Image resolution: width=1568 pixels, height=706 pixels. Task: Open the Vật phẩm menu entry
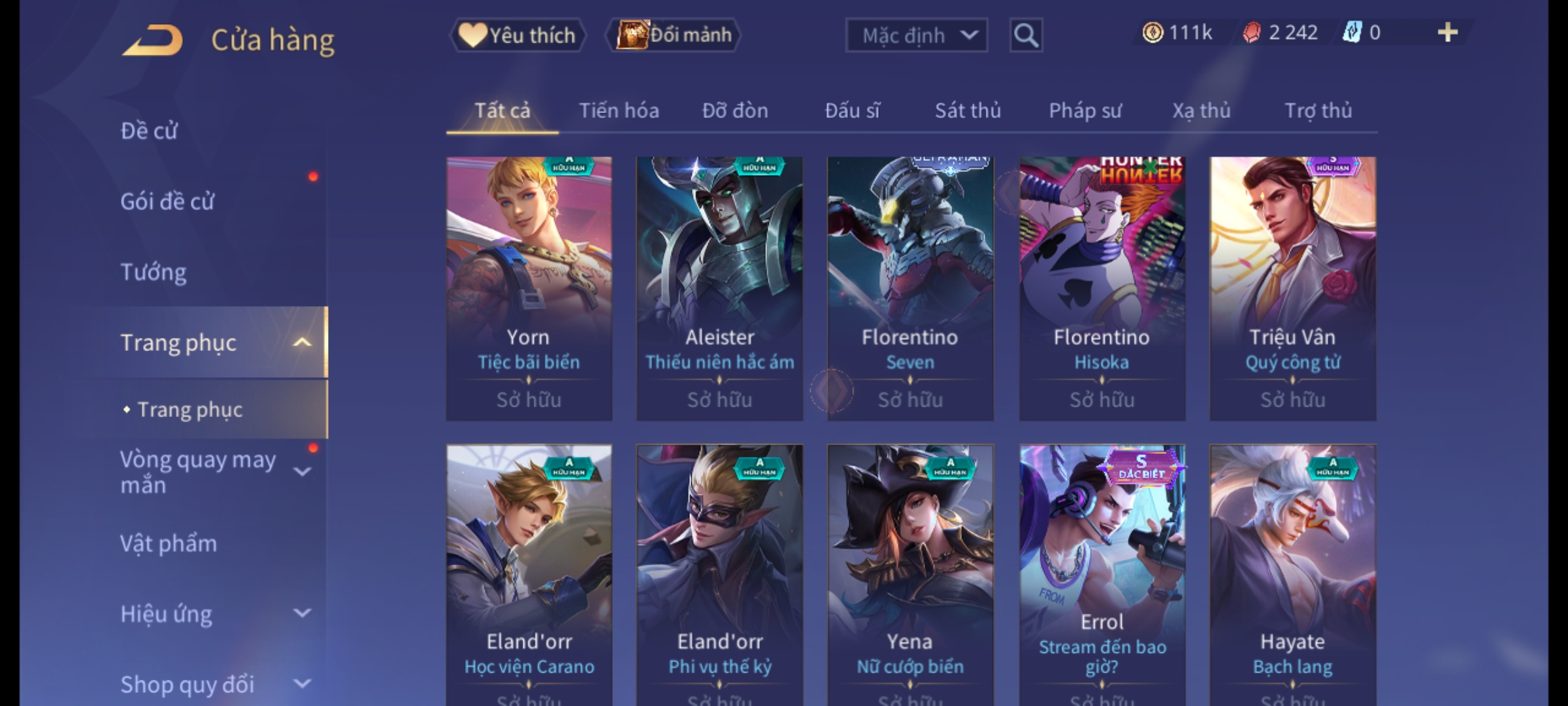tap(169, 544)
